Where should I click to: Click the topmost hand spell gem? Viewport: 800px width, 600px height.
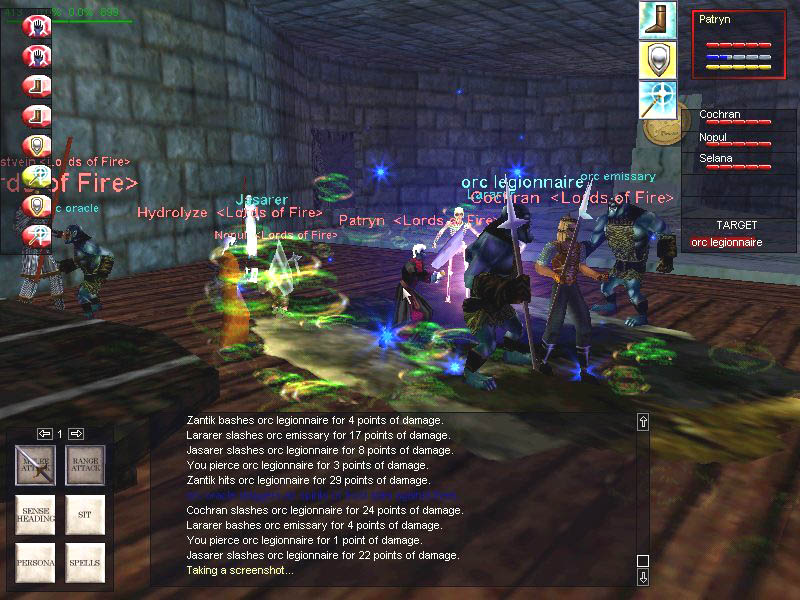point(37,25)
